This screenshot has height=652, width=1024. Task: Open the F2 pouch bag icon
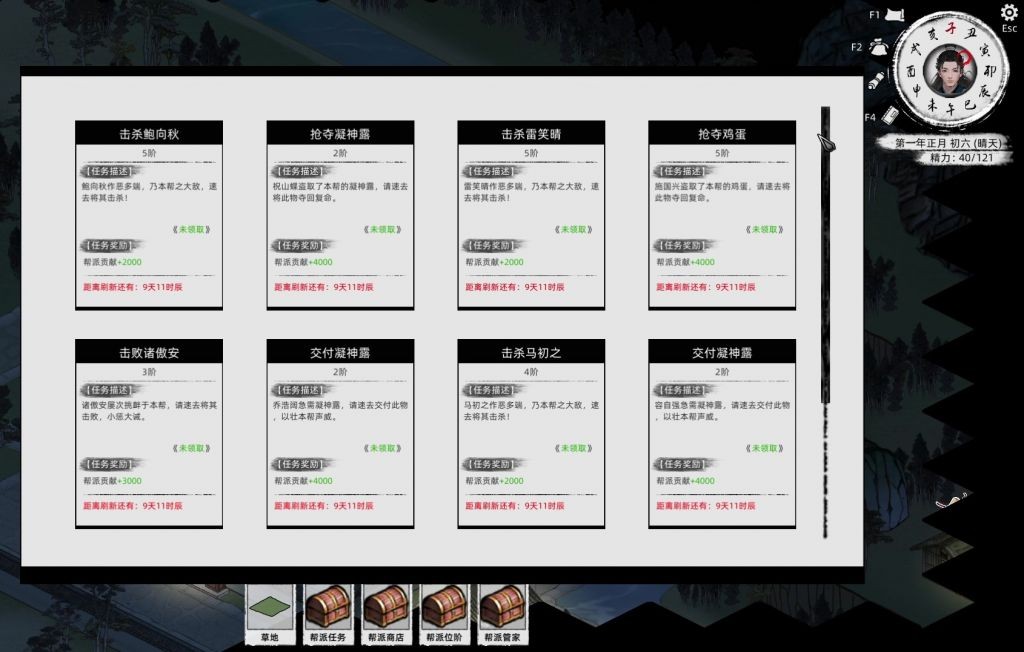point(878,47)
